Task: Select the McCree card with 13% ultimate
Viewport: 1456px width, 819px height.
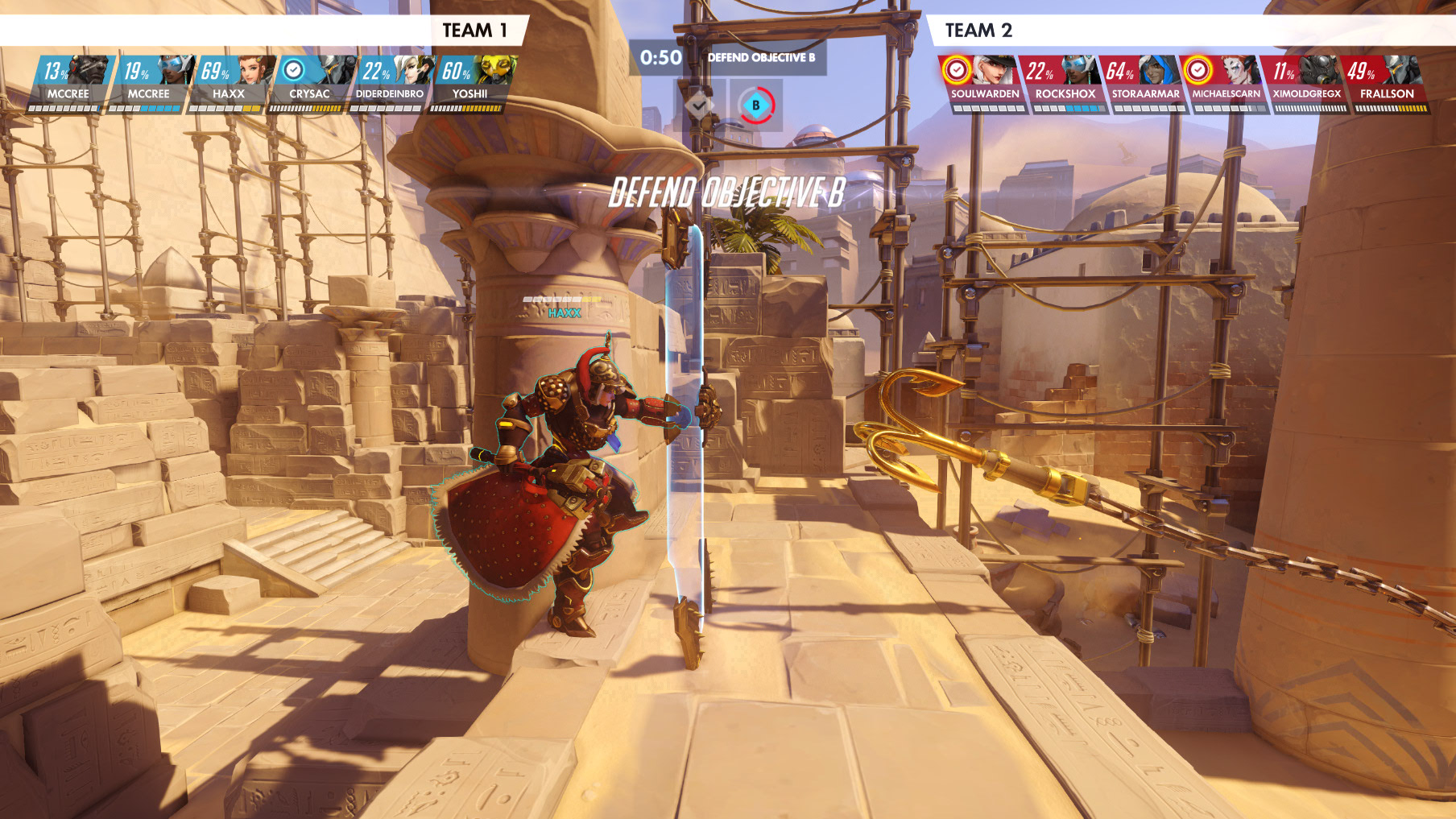Action: 68,84
